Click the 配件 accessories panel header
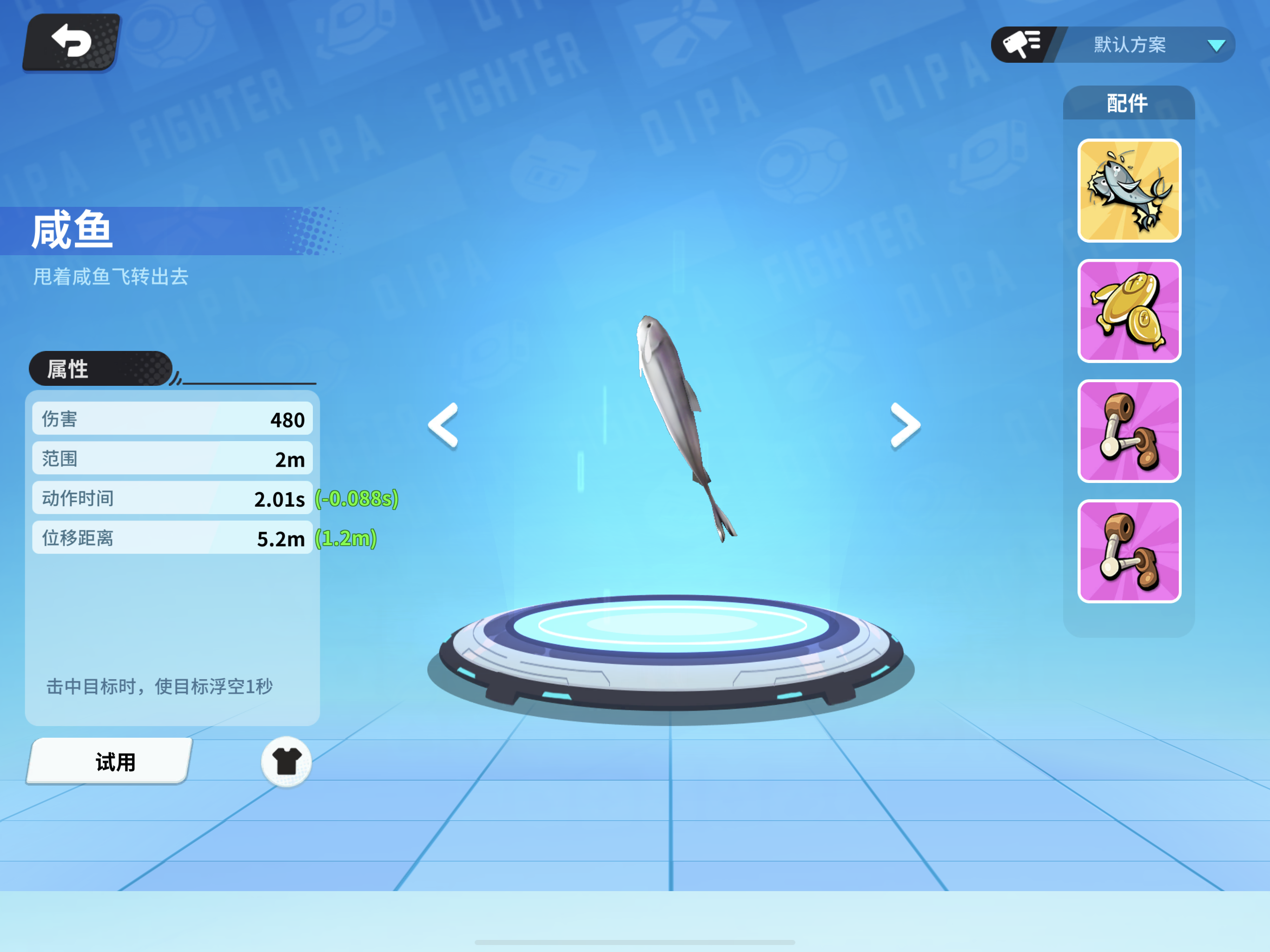The width and height of the screenshot is (1270, 952). (1129, 103)
